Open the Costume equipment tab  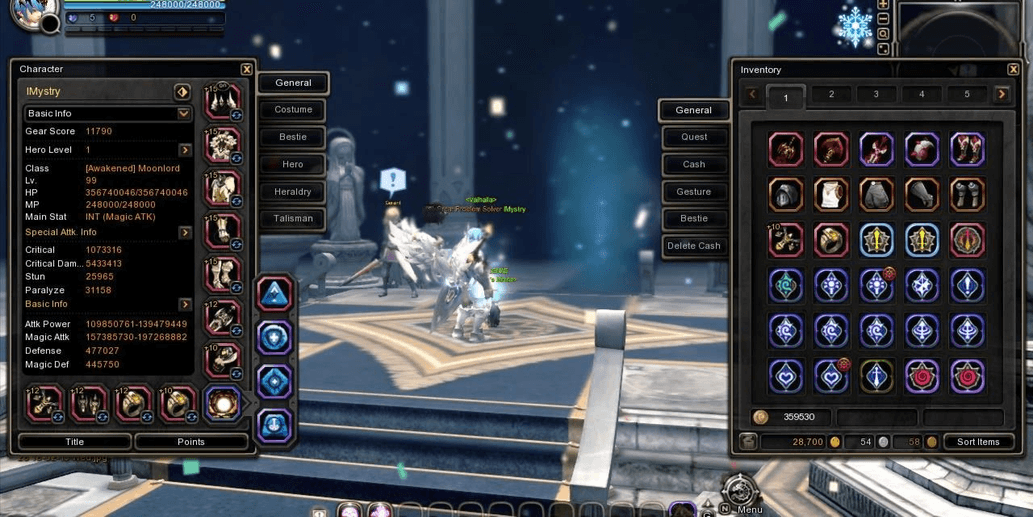pos(293,110)
